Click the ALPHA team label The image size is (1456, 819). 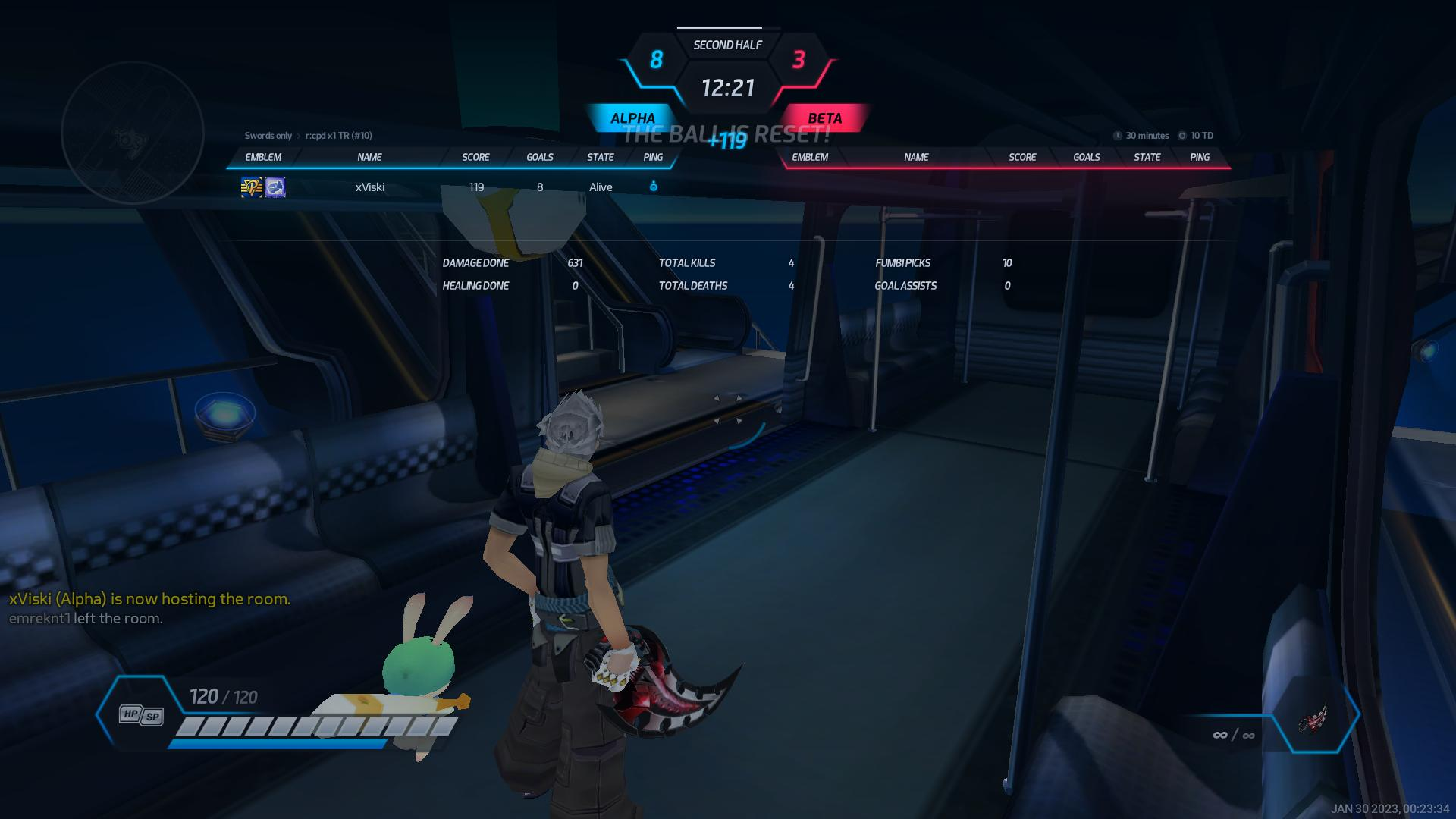tap(632, 118)
